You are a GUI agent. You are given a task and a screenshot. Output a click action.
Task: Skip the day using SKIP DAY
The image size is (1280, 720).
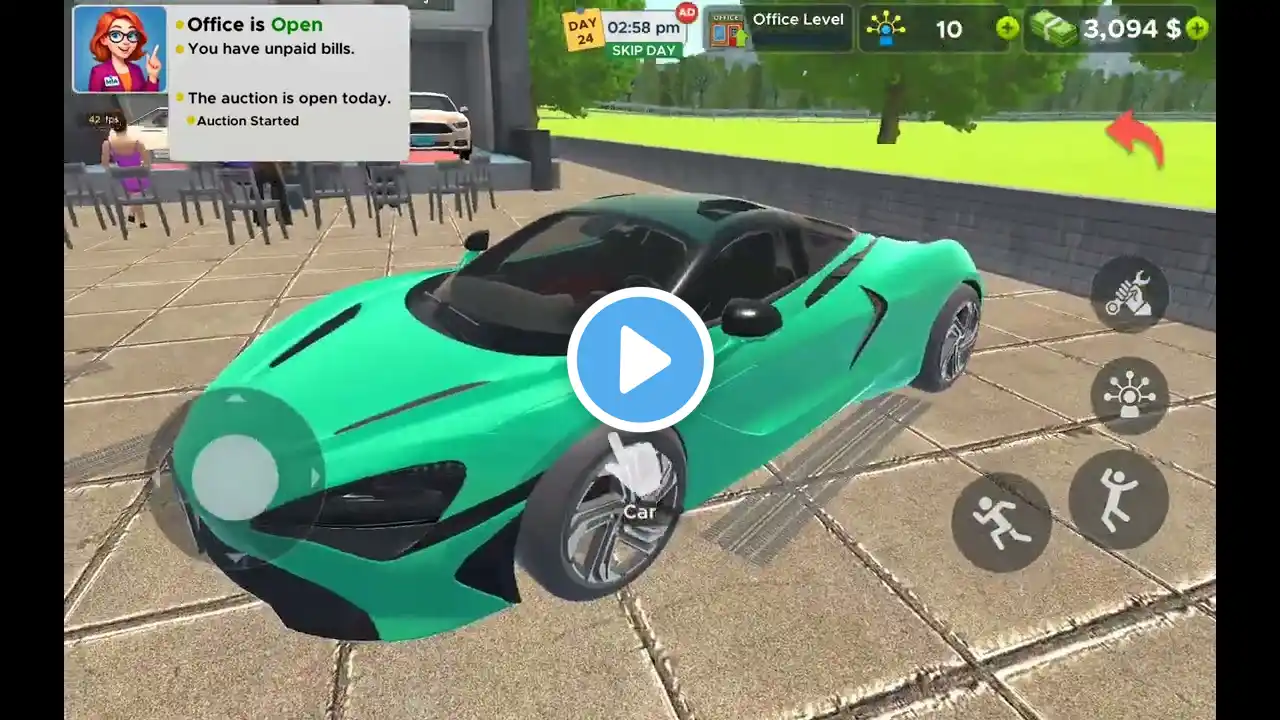coord(644,50)
